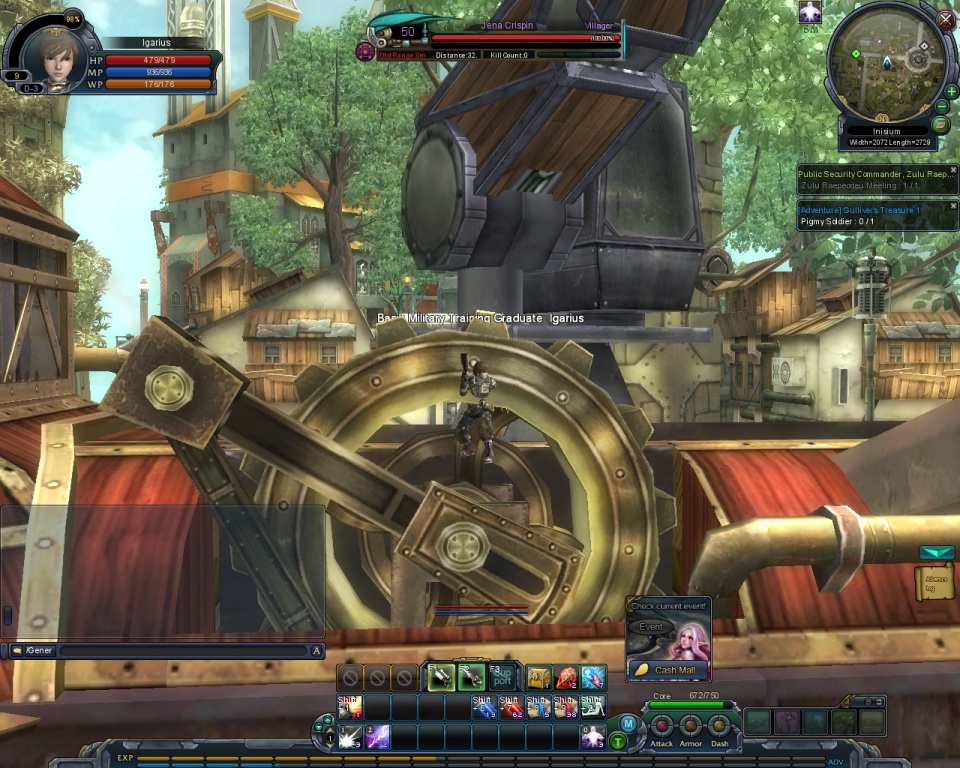
Task: Activate the Dash core button
Action: tap(719, 725)
